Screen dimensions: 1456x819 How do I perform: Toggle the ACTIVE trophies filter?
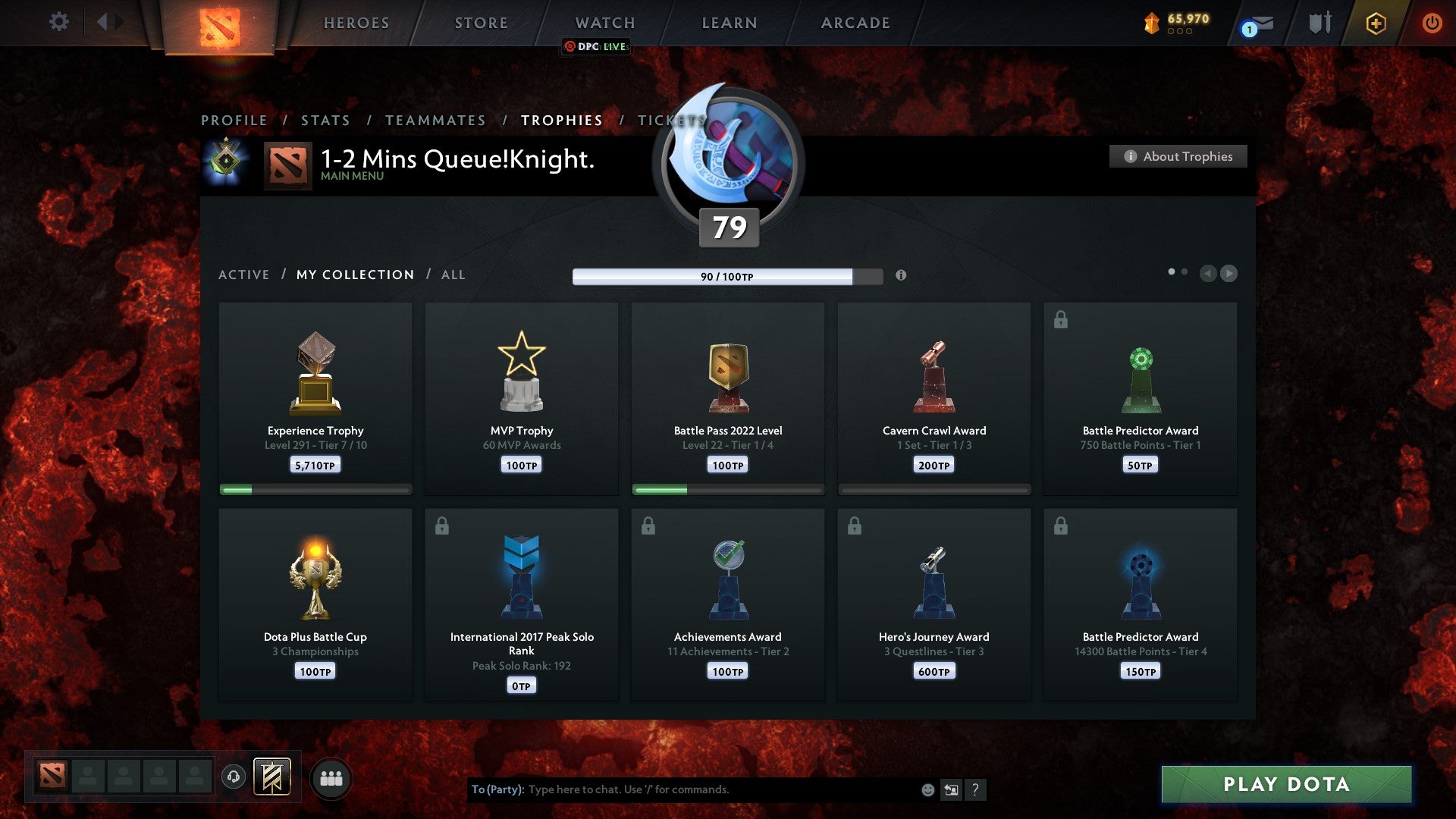pyautogui.click(x=244, y=275)
